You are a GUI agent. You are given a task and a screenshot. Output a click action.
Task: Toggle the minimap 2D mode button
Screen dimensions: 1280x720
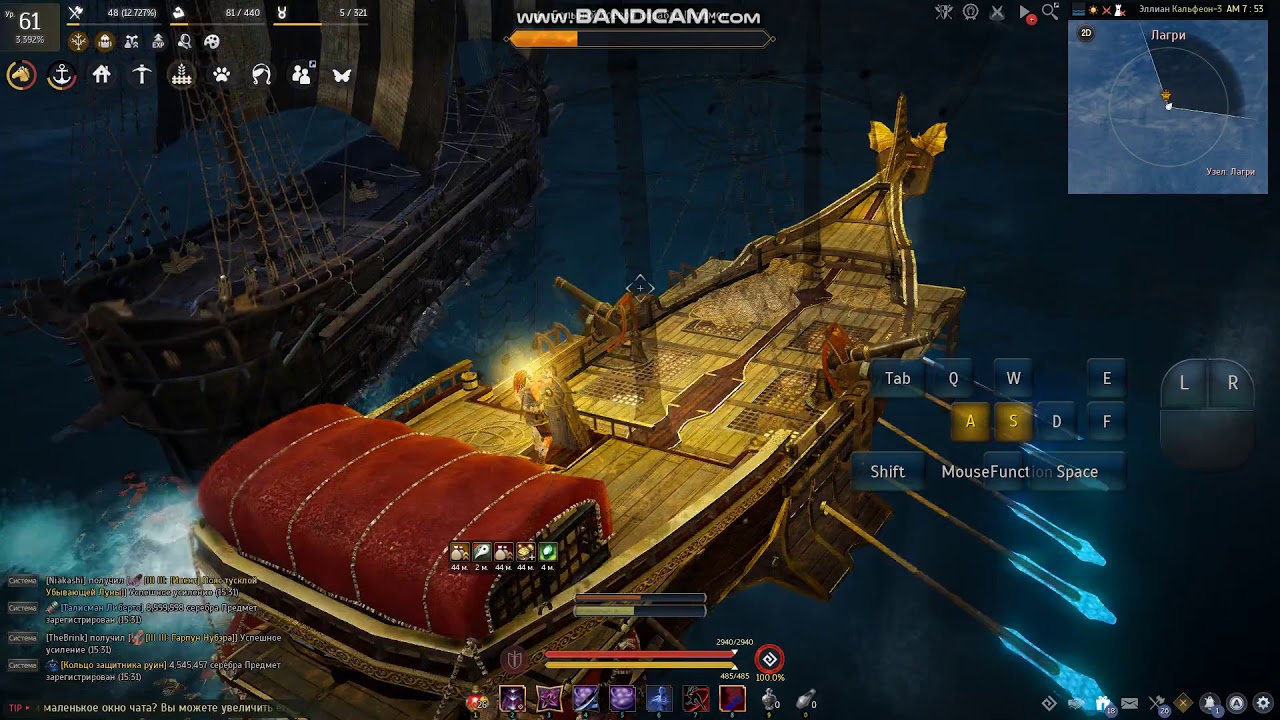pyautogui.click(x=1086, y=33)
